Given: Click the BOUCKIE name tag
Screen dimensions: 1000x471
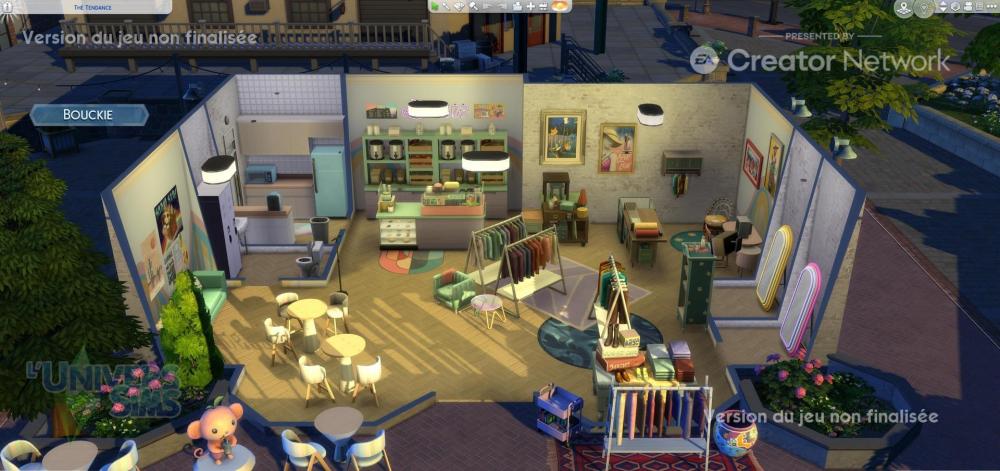Looking at the screenshot, I should [x=89, y=115].
